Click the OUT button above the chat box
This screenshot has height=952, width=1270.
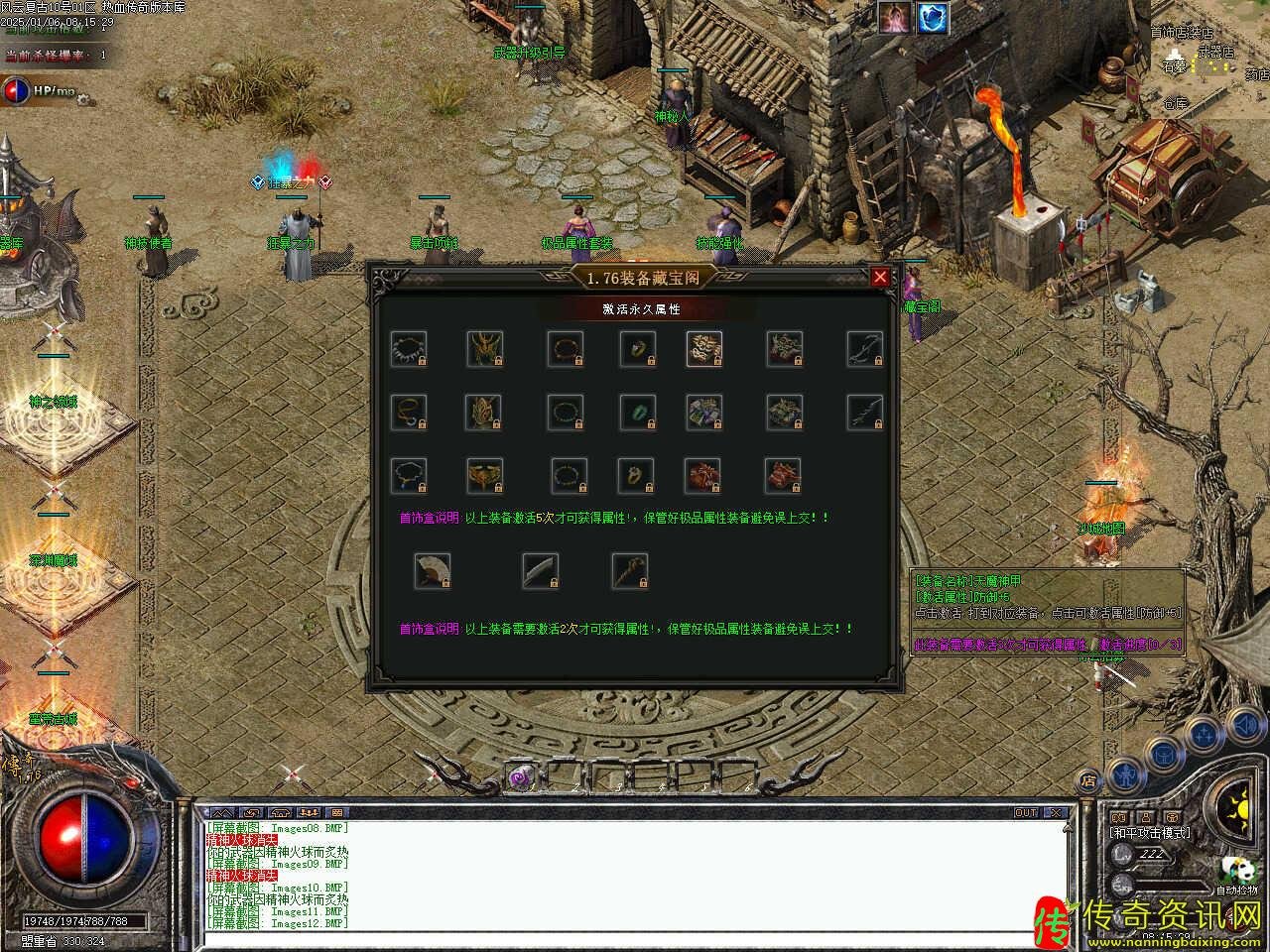[1026, 813]
